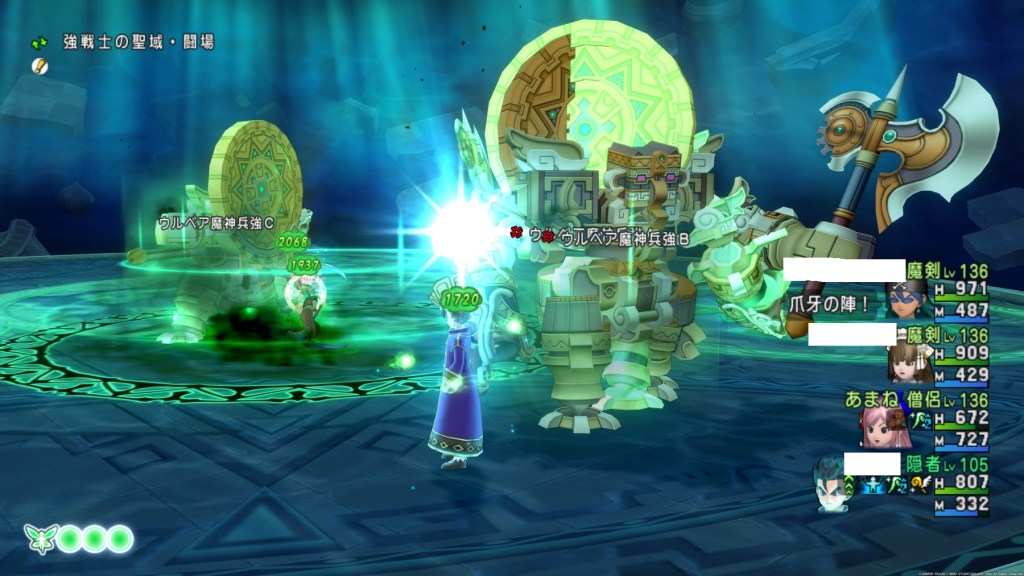1024x576 pixels.
Task: Click the green arrows icon beside the location name
Action: [40, 43]
